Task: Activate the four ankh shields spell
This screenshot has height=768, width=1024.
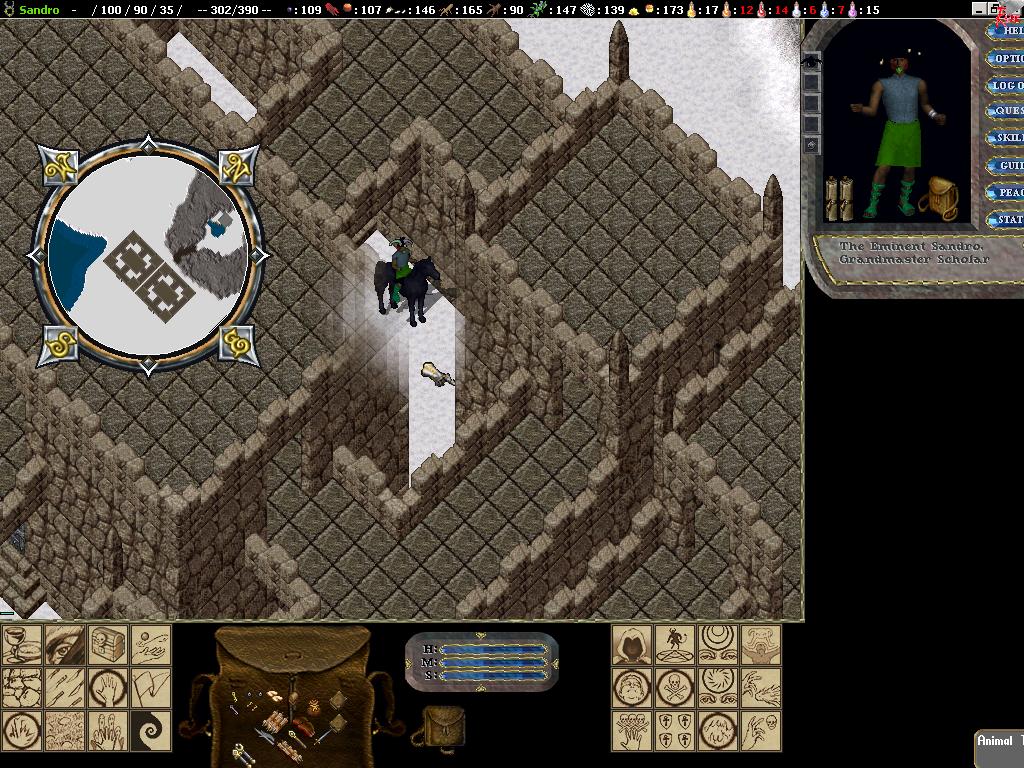Action: pos(675,731)
